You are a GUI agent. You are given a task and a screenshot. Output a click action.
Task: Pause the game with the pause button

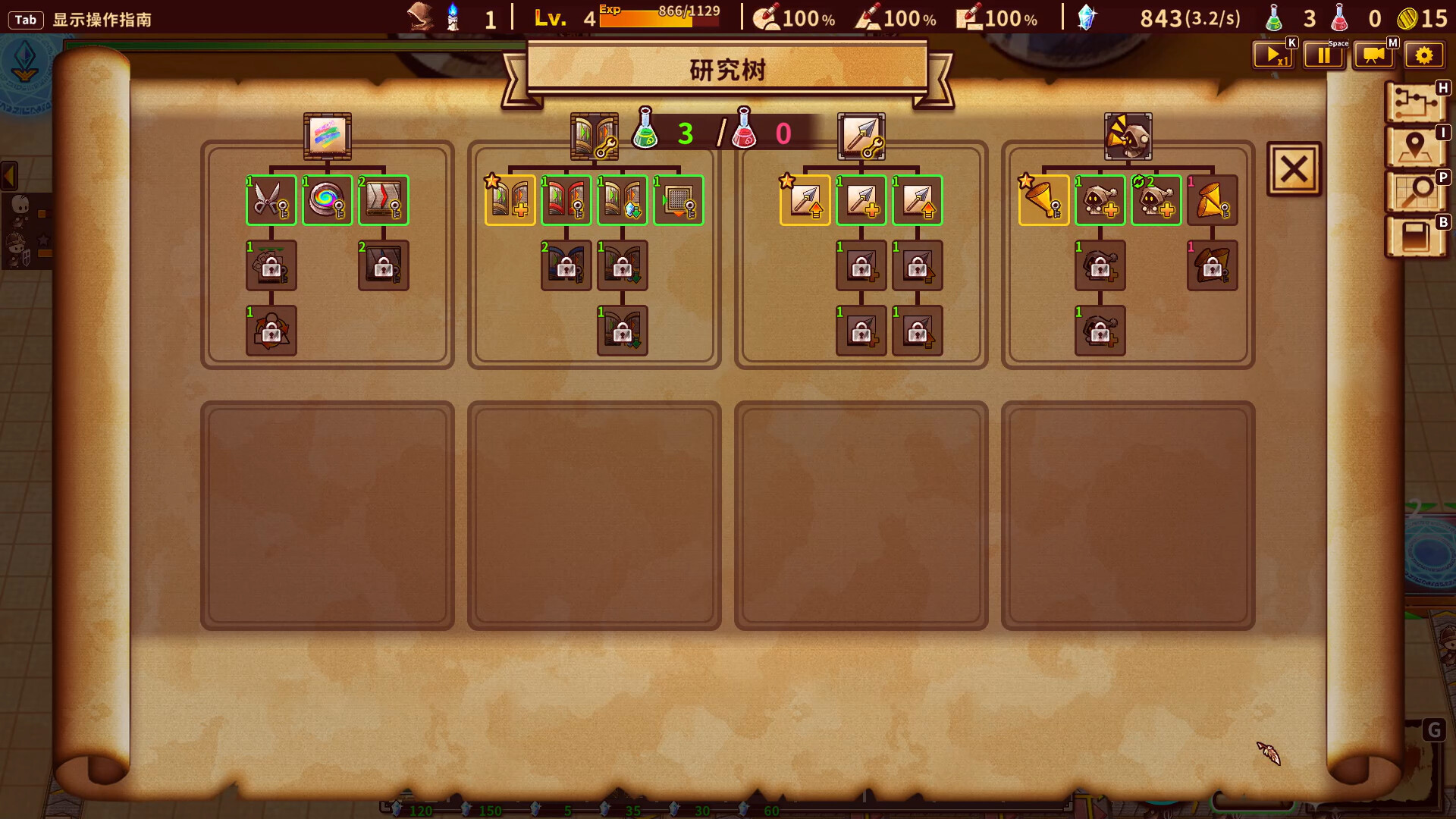1323,55
